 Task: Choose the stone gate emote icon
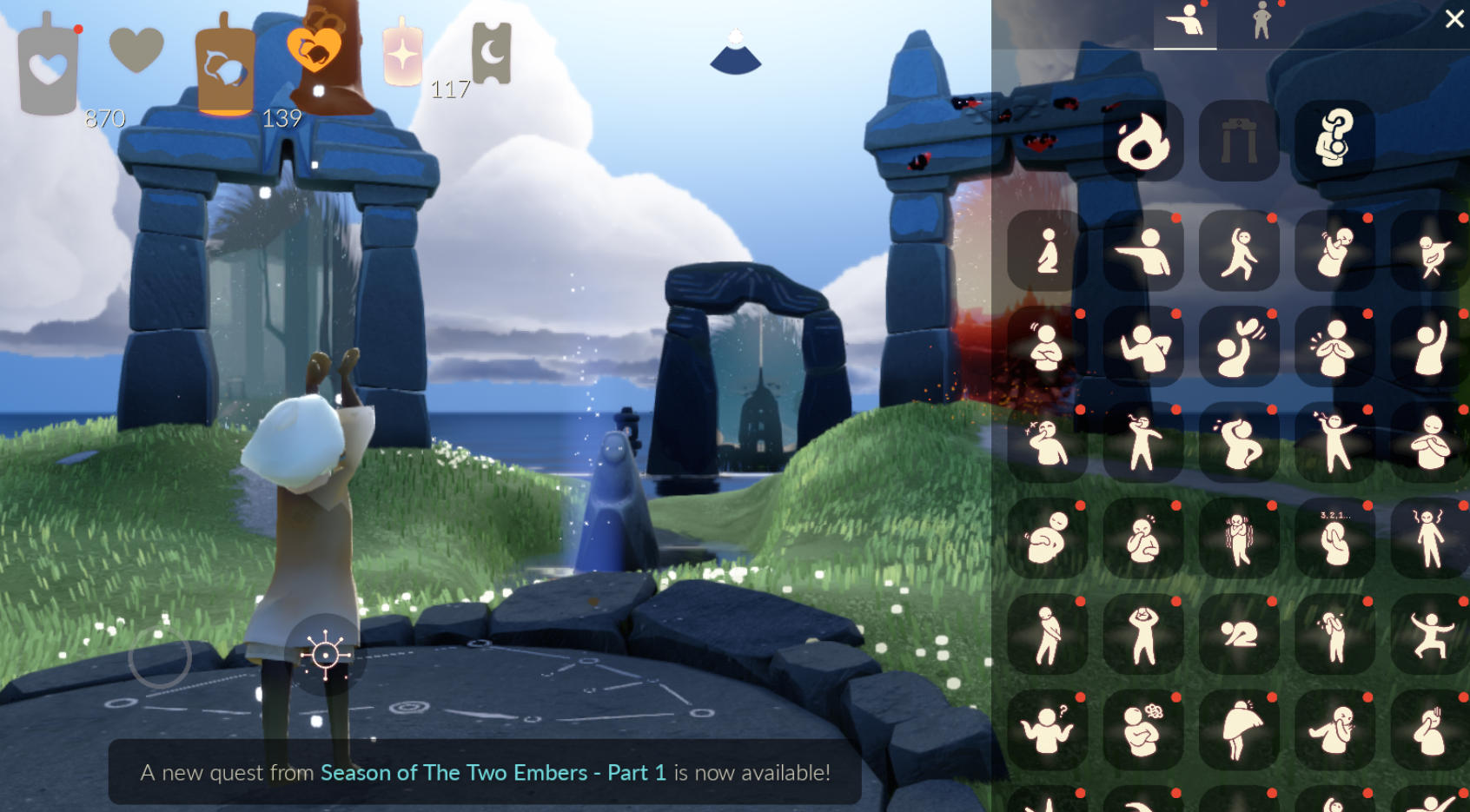[1239, 141]
